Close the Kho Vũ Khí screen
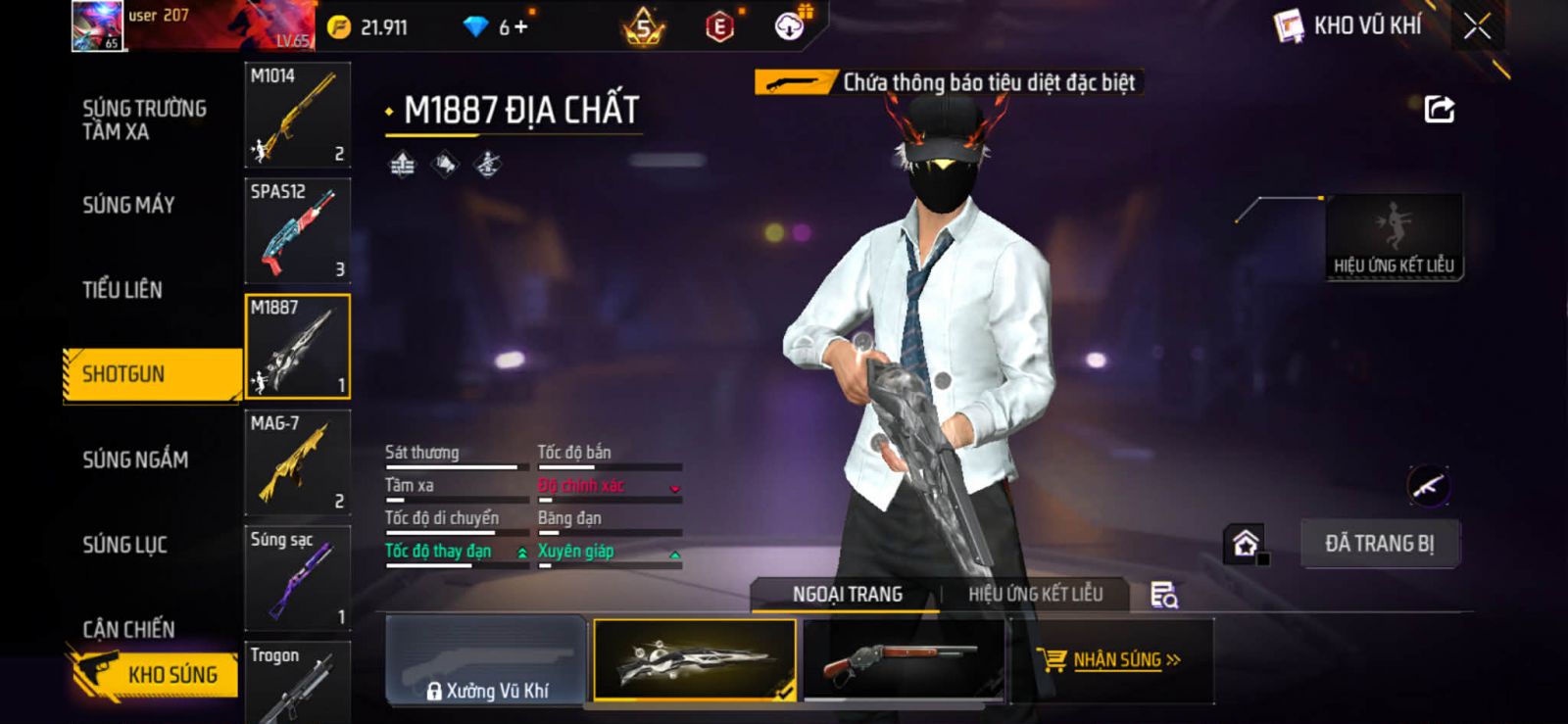The height and width of the screenshot is (724, 1568). tap(1477, 26)
